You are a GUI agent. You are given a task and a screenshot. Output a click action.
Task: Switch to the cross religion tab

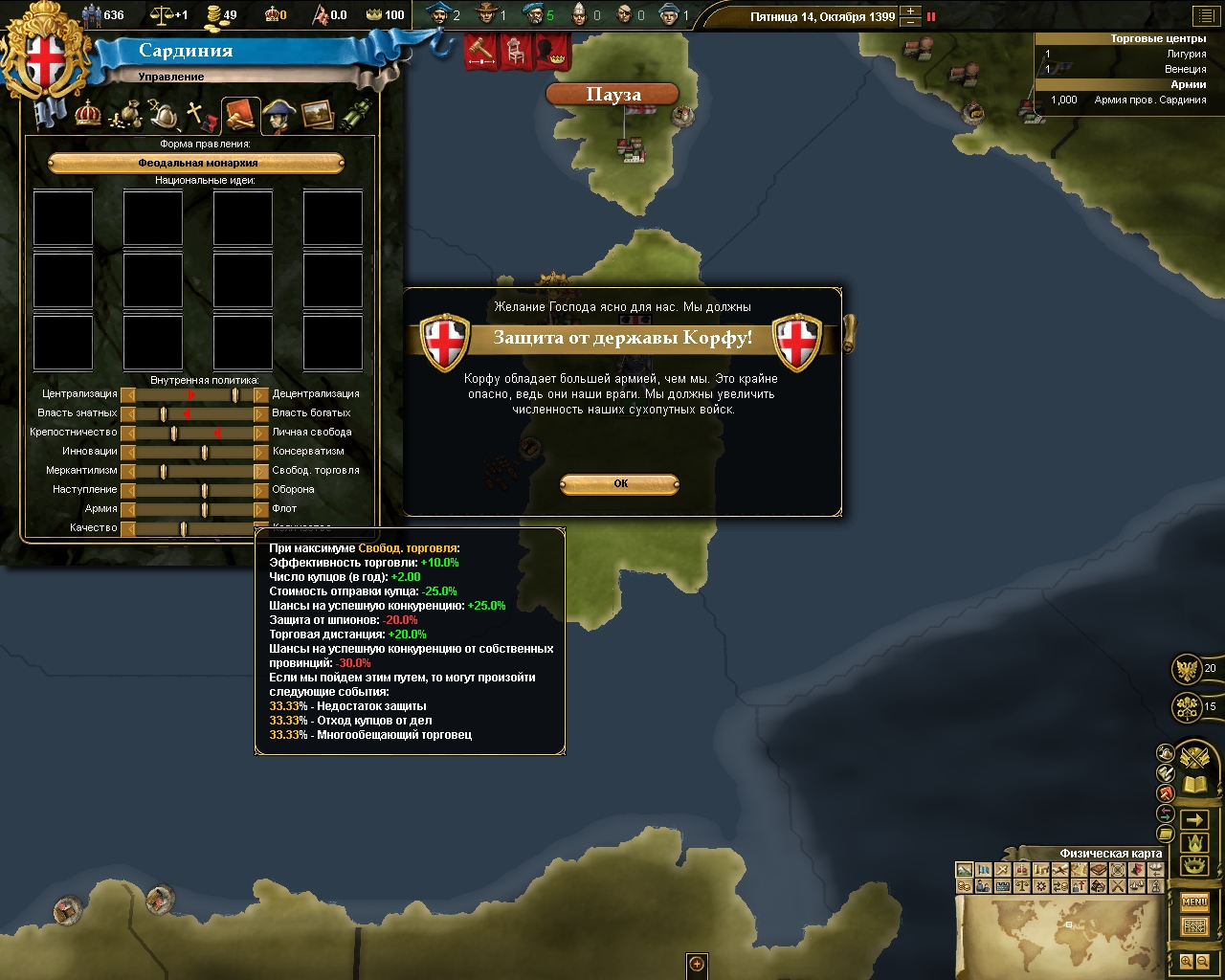tap(201, 116)
